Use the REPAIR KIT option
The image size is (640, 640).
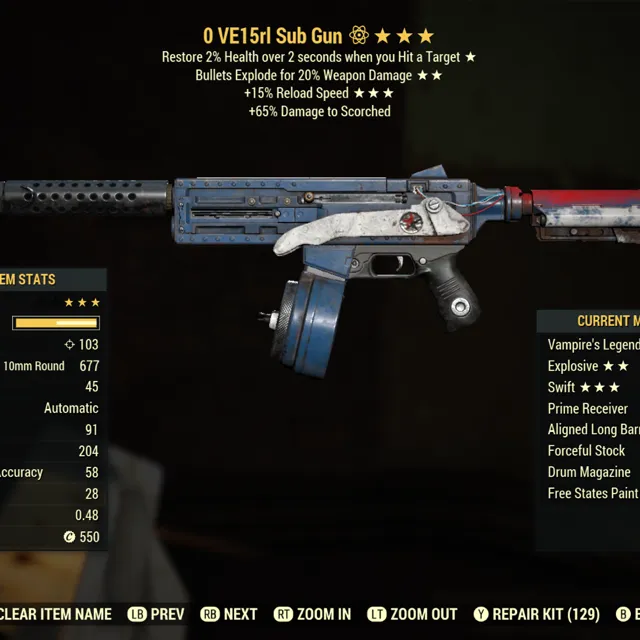(x=537, y=614)
